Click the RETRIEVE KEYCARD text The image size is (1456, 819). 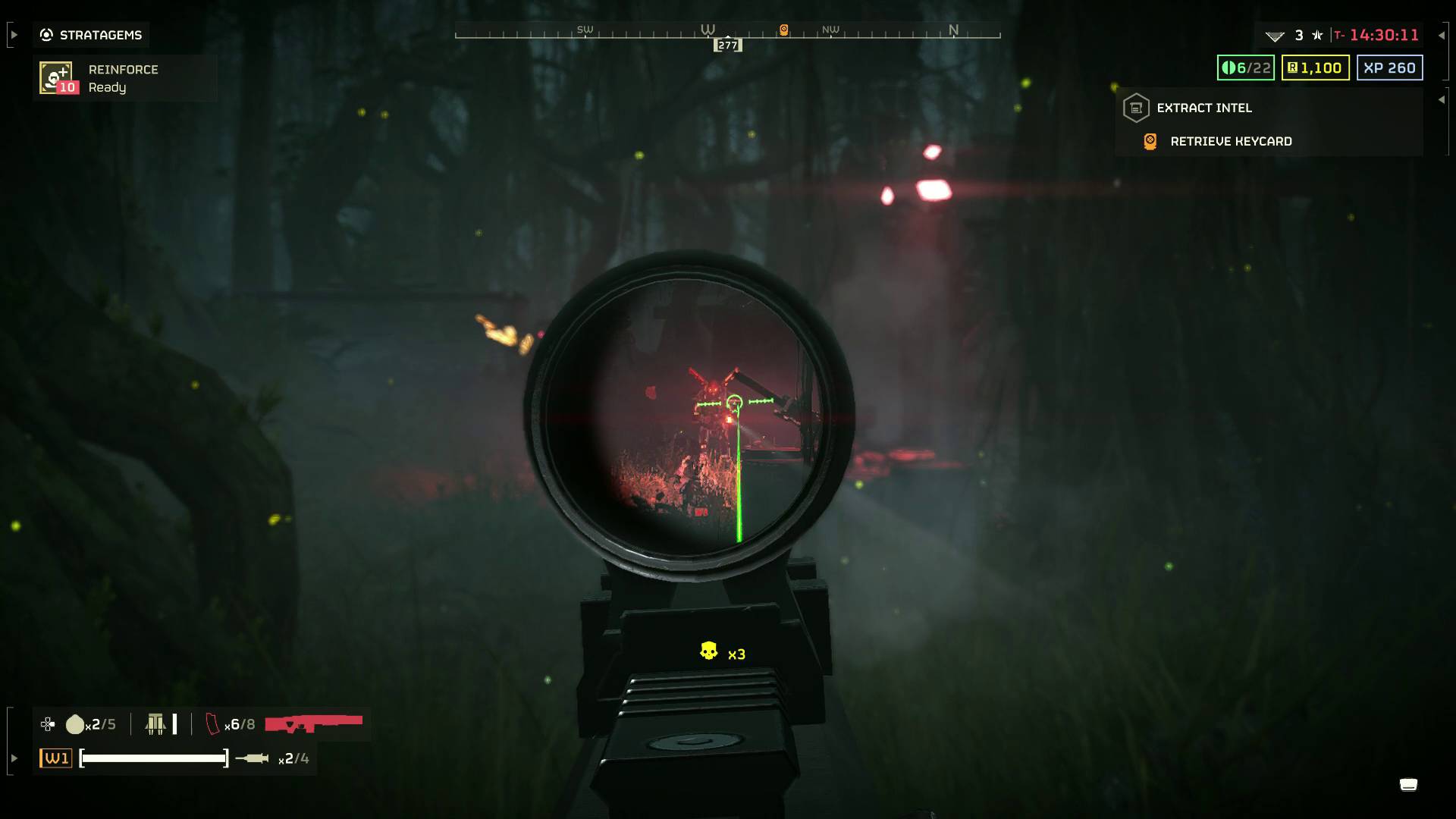(1230, 141)
